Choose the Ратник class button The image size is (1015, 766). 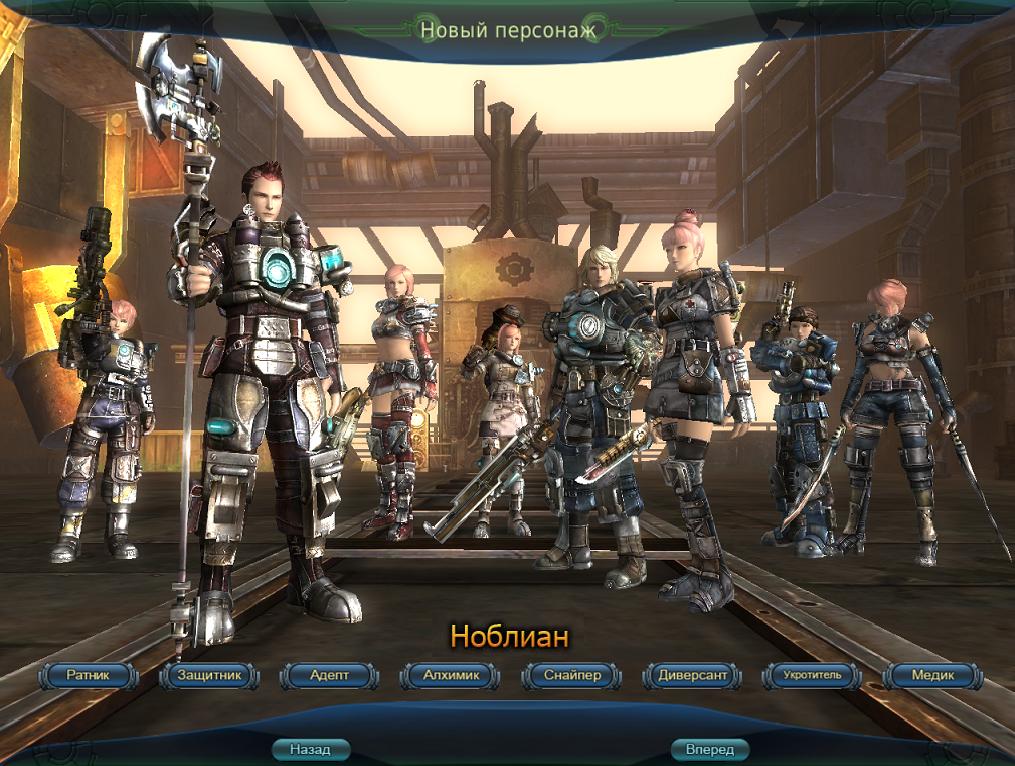(x=87, y=676)
